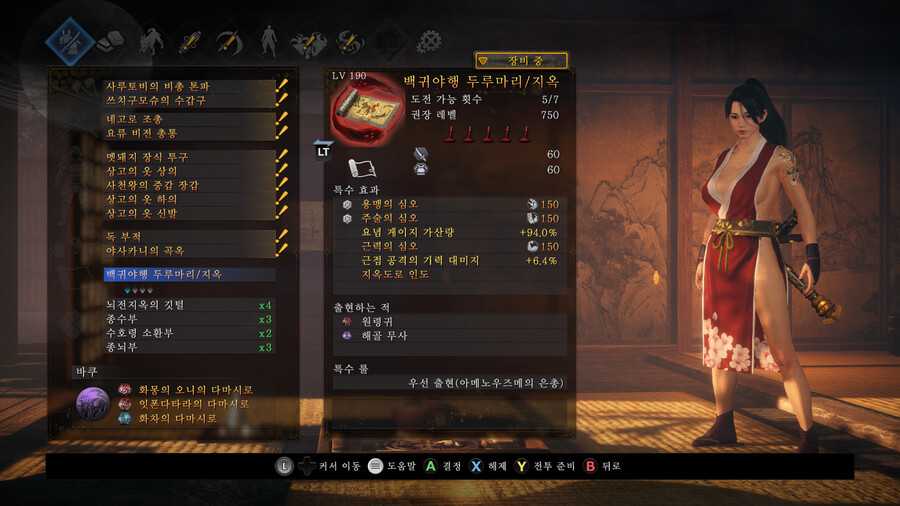Select 상고의 옷 하의 leg armor
Screen dimensions: 900x506
click(x=190, y=199)
